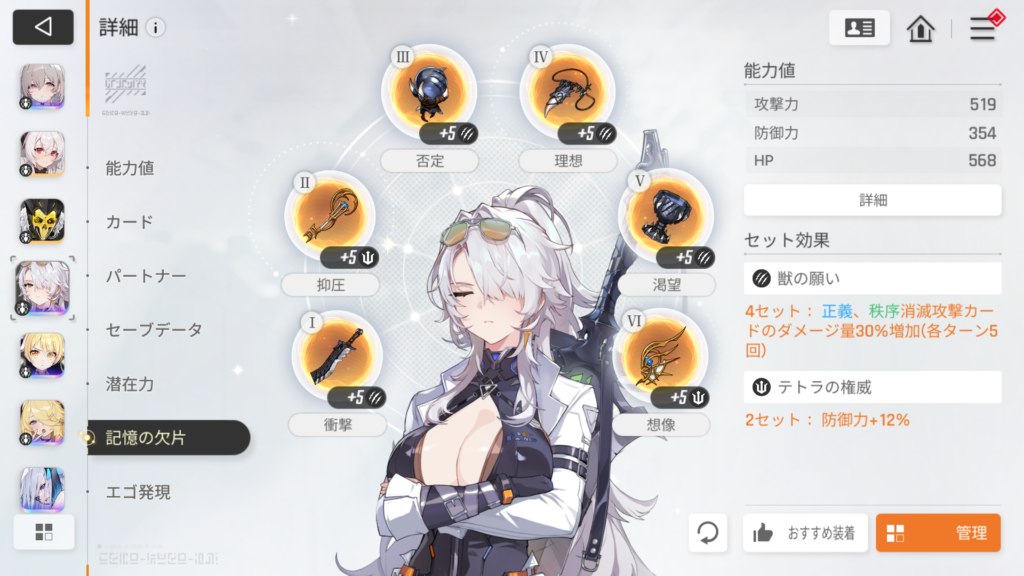Switch to the エゴ発現 tab
Viewport: 1024px width, 576px height.
[x=138, y=492]
